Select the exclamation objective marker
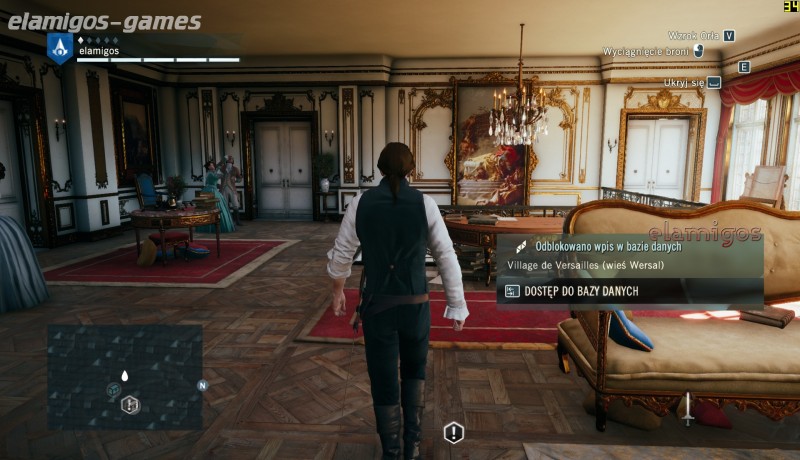The width and height of the screenshot is (800, 460). click(454, 432)
